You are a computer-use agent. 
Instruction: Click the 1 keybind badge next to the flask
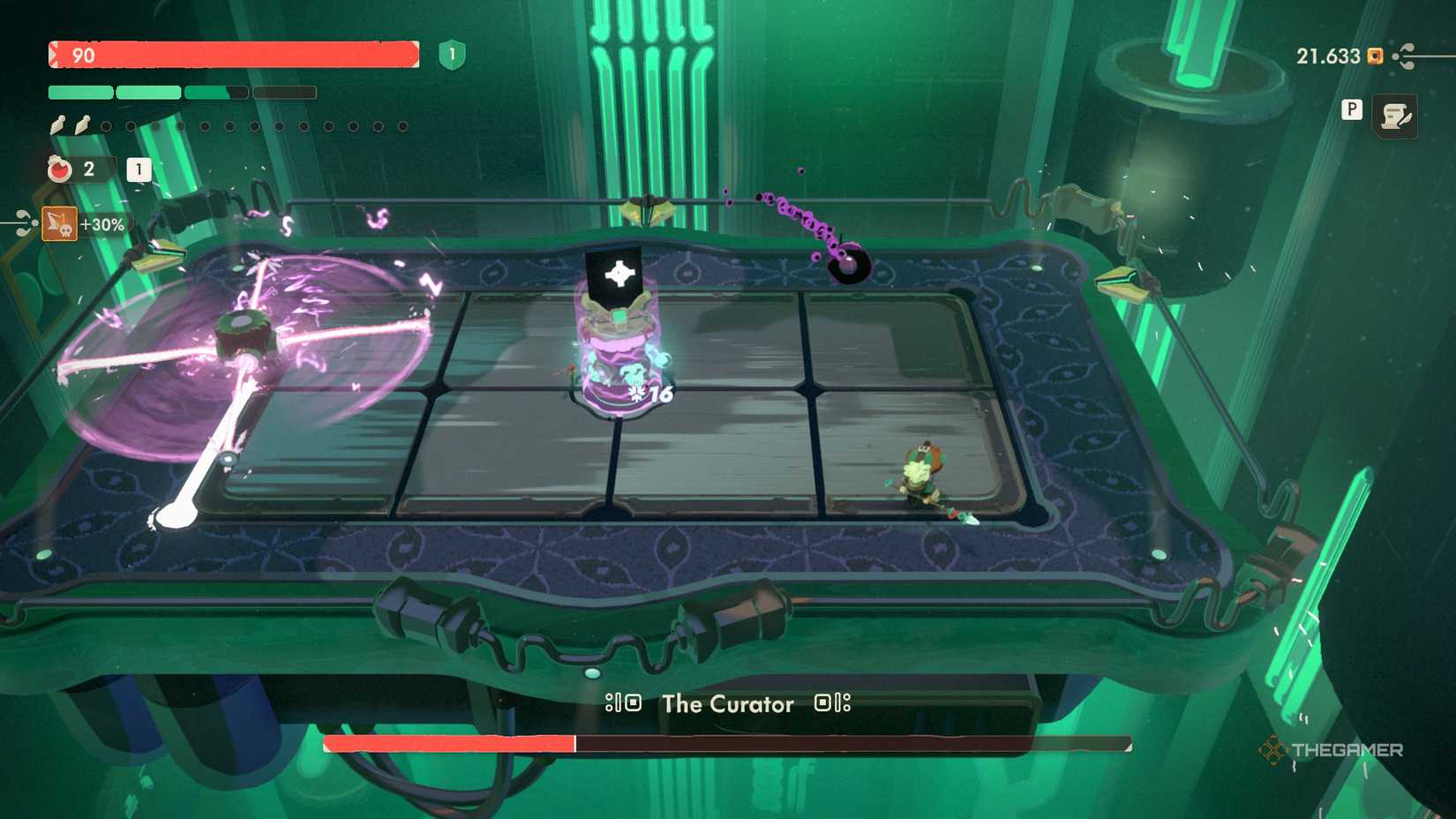click(x=139, y=169)
